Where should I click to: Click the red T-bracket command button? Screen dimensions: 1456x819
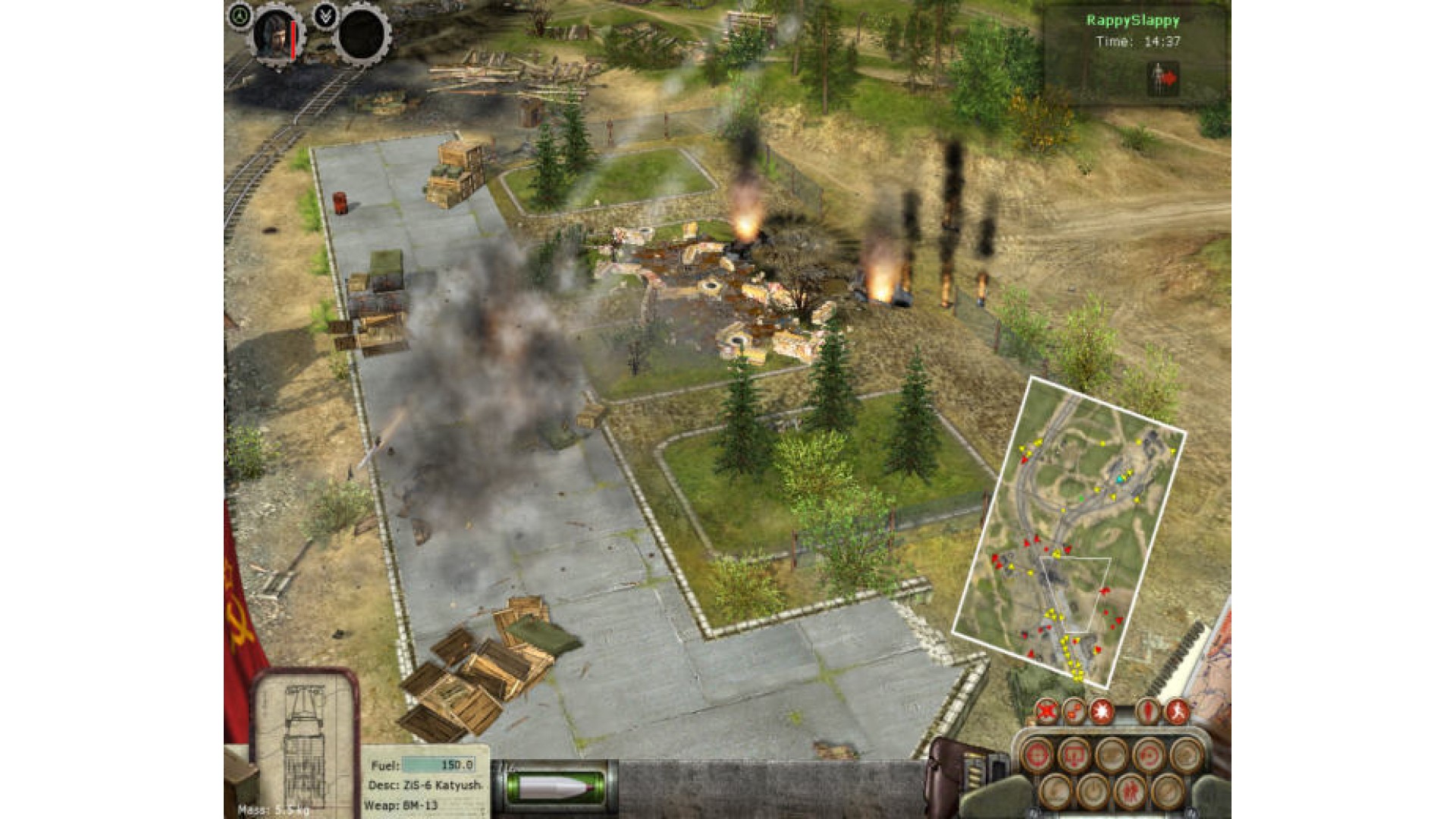[x=1074, y=754]
